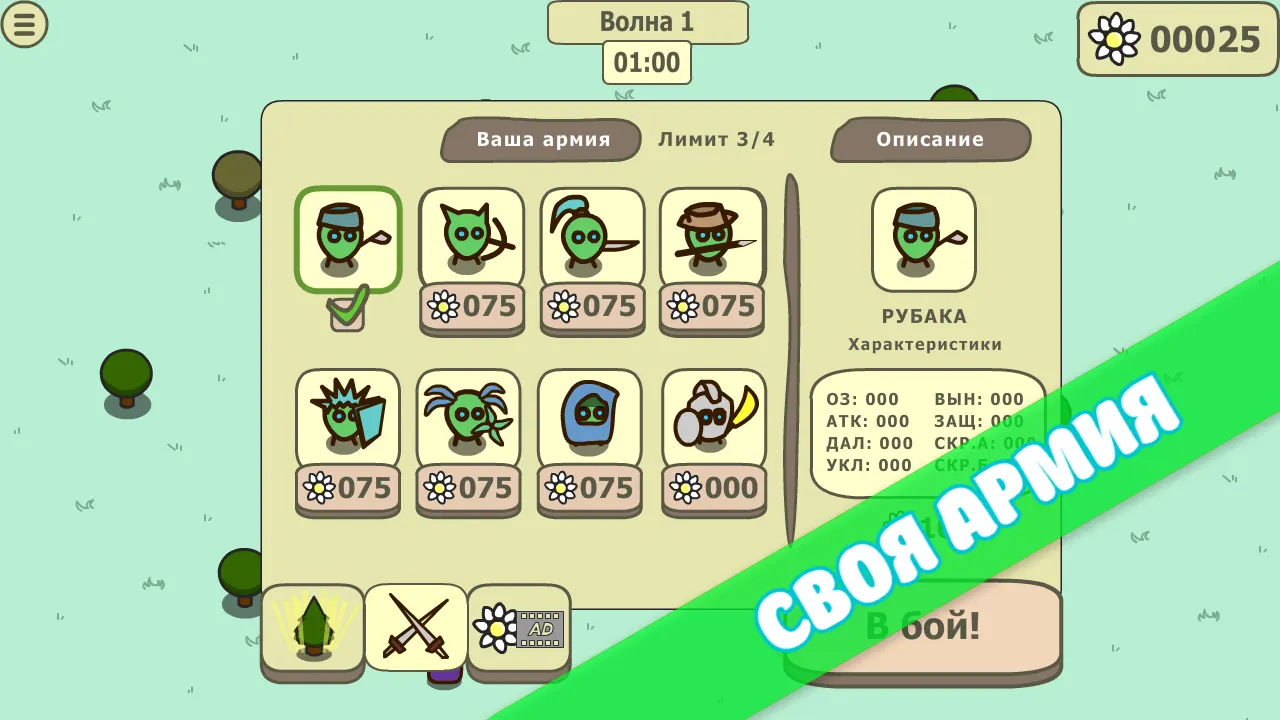
Task: Open the tree tower icon at bottom
Action: point(313,628)
